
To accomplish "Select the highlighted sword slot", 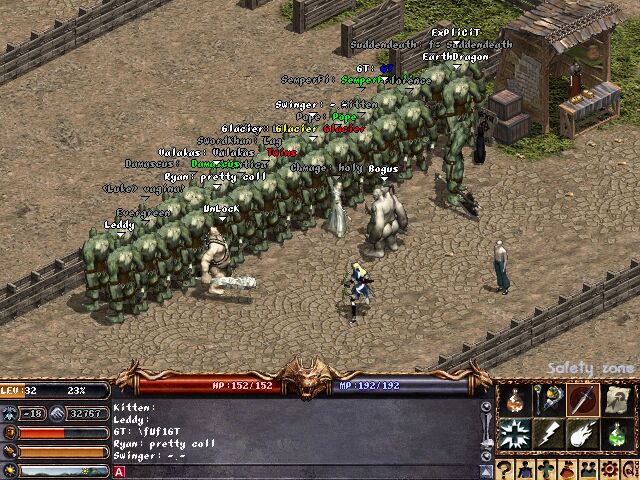I will point(583,401).
